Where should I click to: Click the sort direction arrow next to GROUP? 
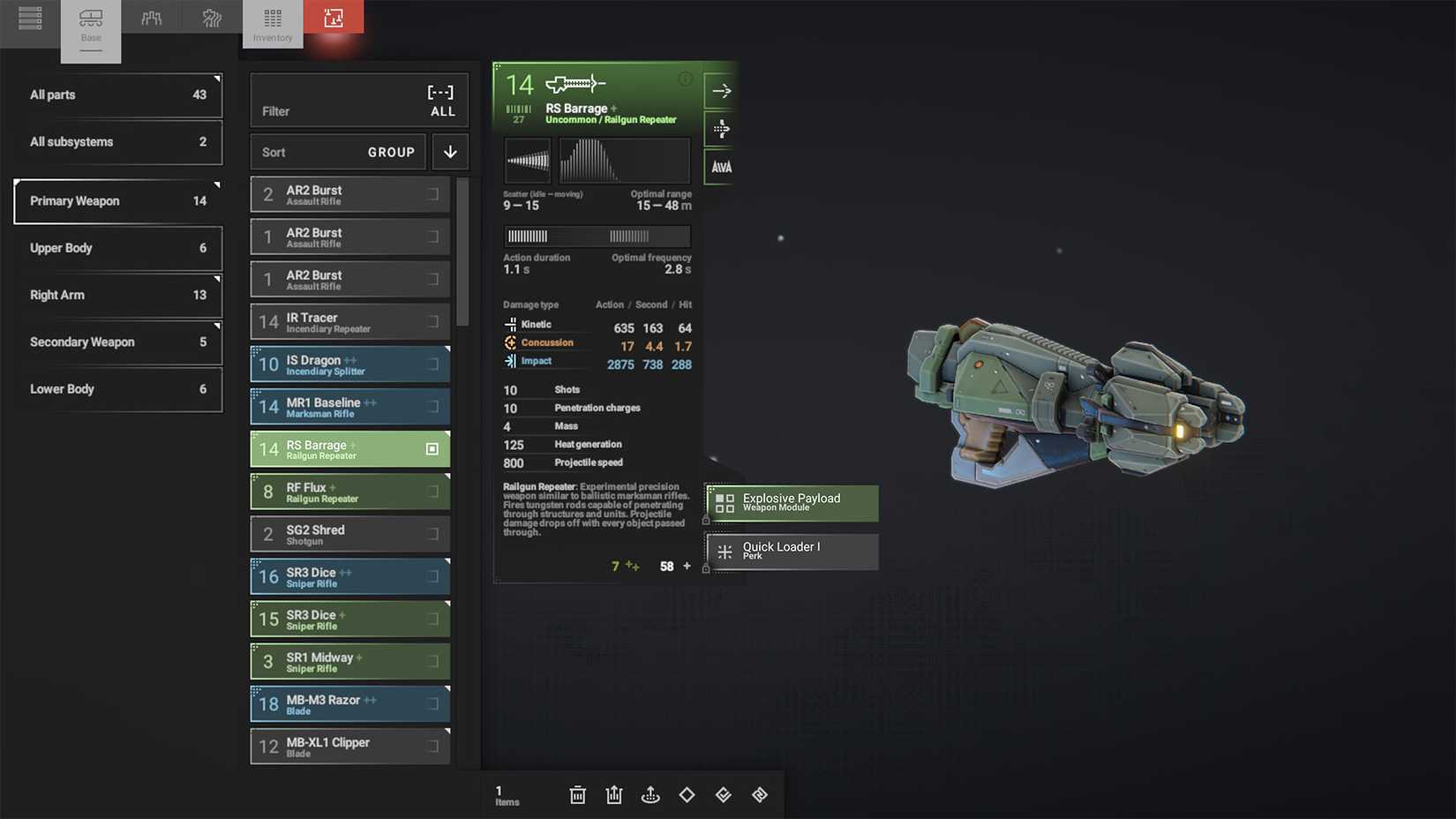click(x=450, y=152)
